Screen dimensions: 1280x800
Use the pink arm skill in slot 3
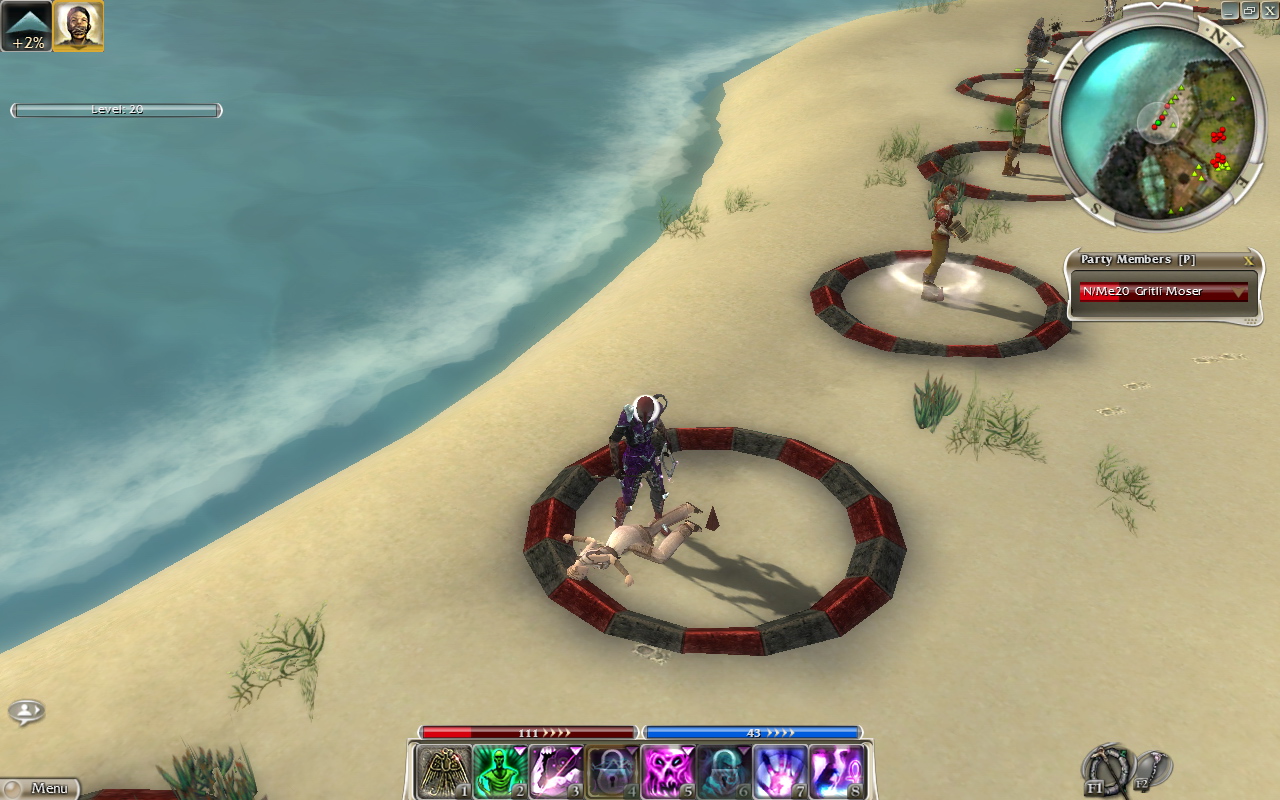coord(556,772)
